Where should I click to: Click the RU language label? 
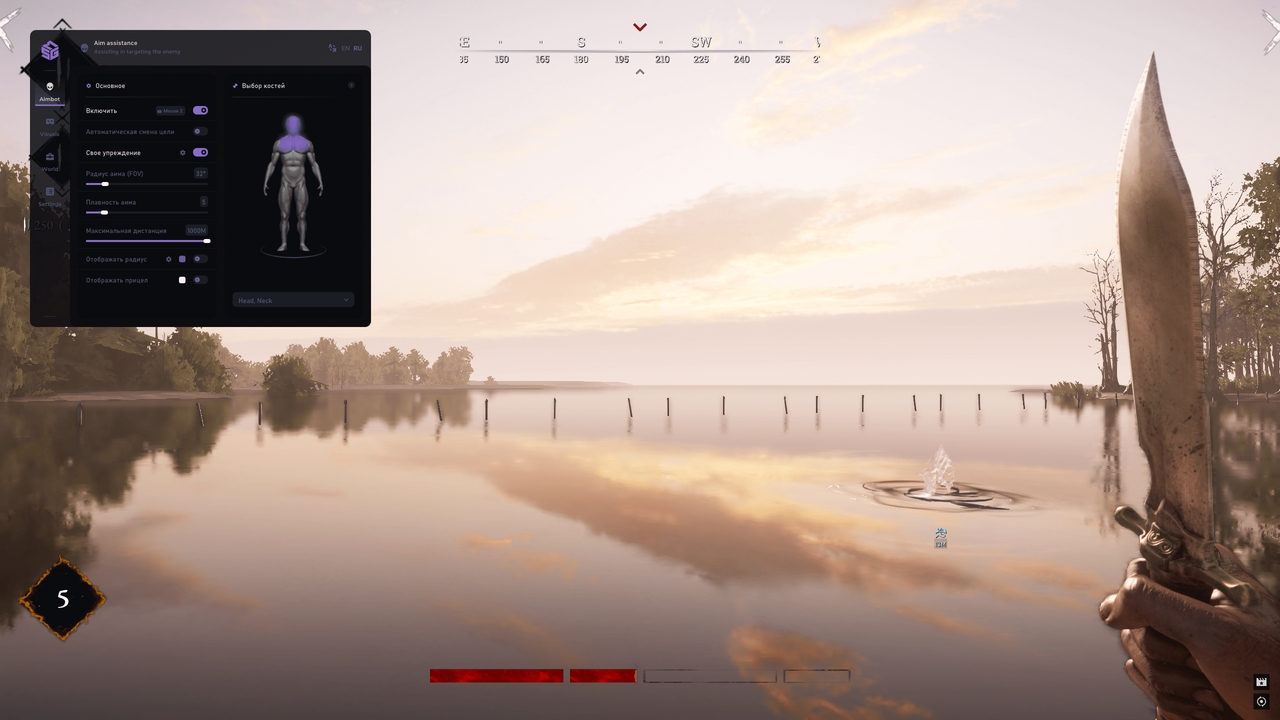(357, 48)
